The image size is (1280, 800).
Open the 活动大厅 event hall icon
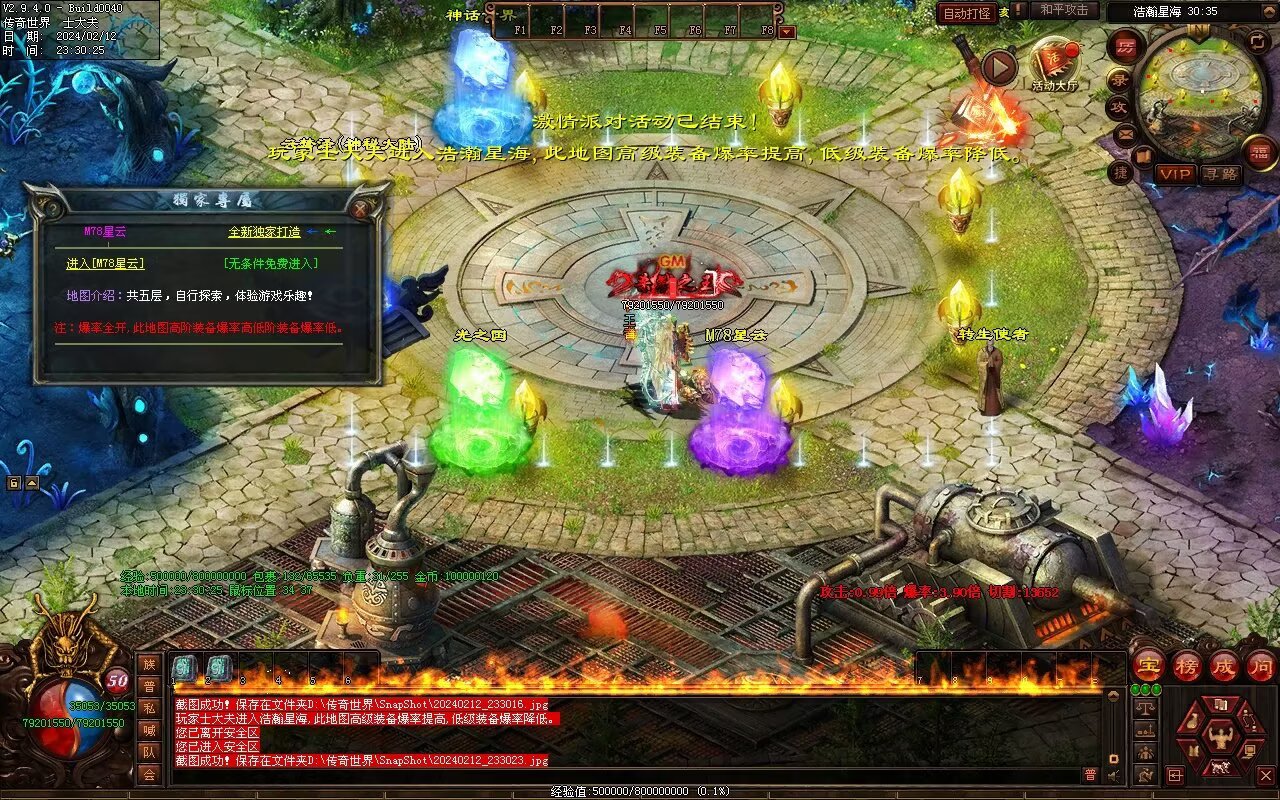tap(1054, 64)
